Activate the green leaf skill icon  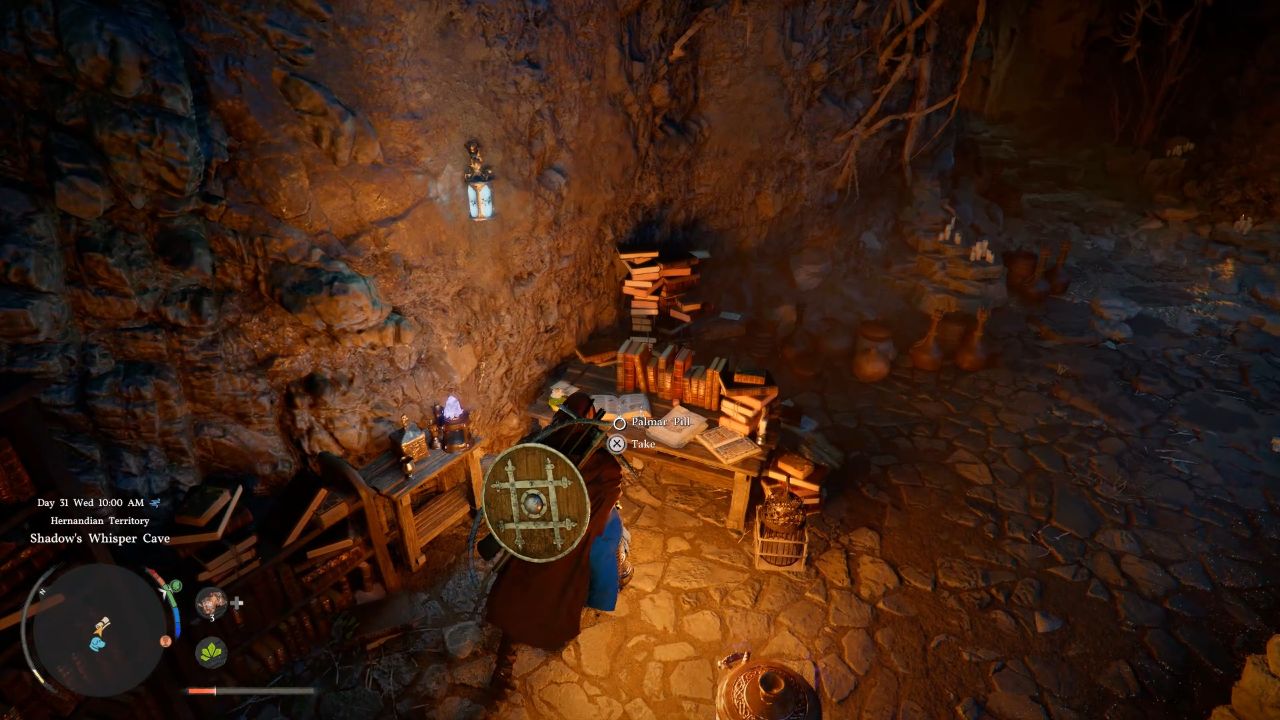[211, 653]
